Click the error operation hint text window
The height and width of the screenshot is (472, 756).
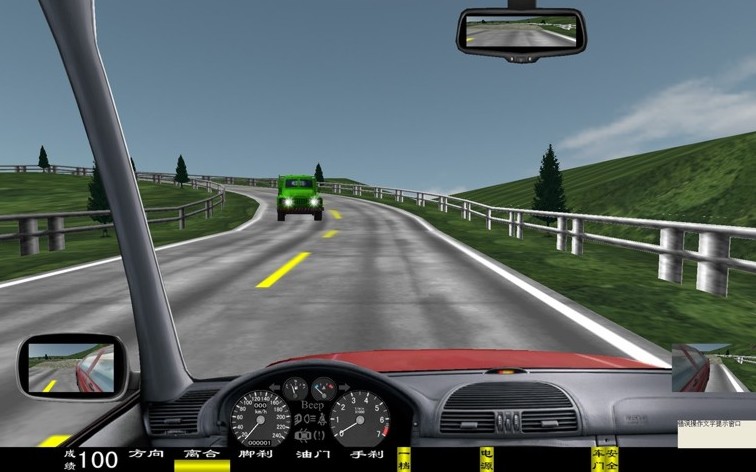tap(714, 433)
